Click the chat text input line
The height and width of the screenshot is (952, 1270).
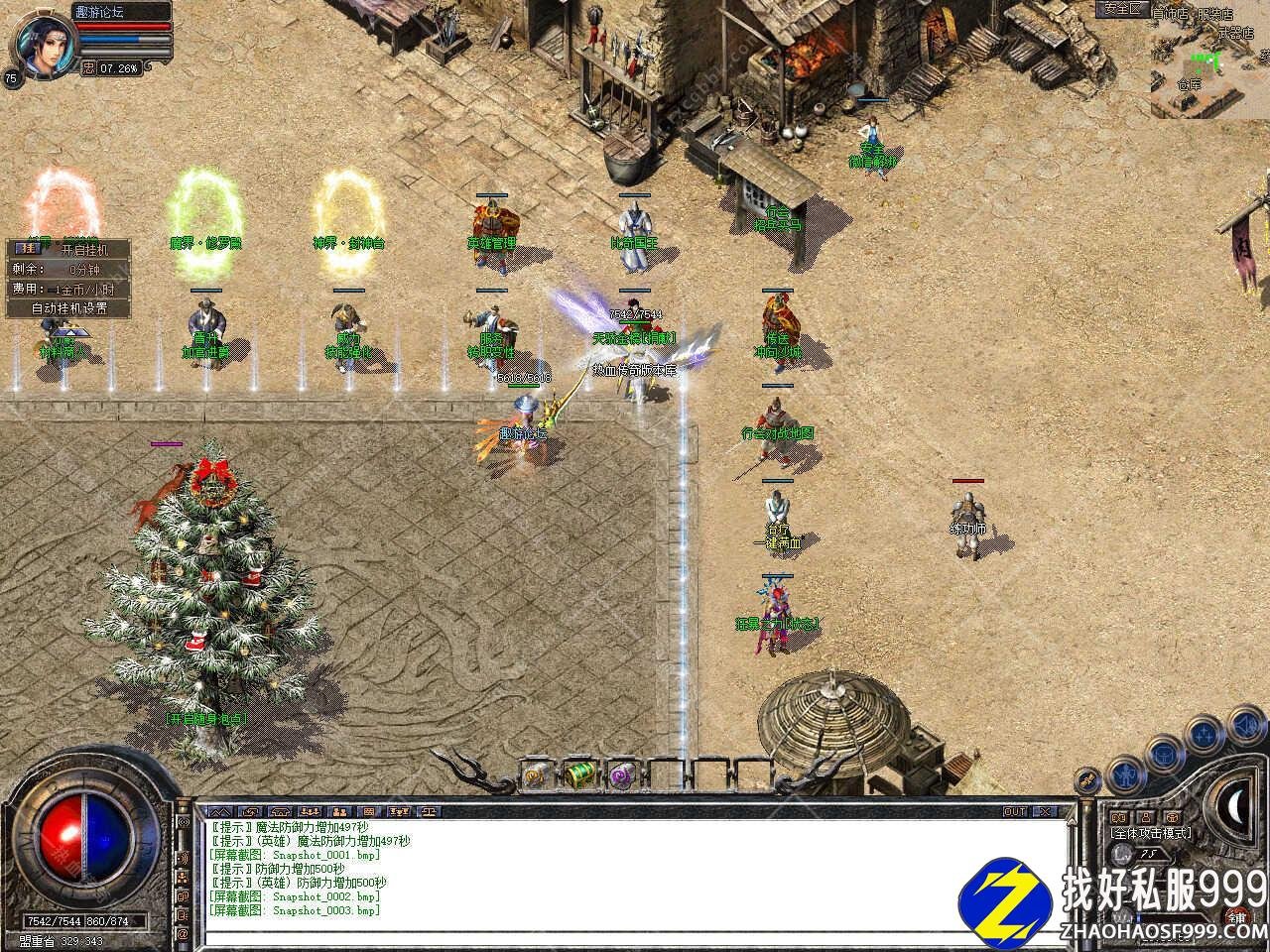[x=595, y=937]
